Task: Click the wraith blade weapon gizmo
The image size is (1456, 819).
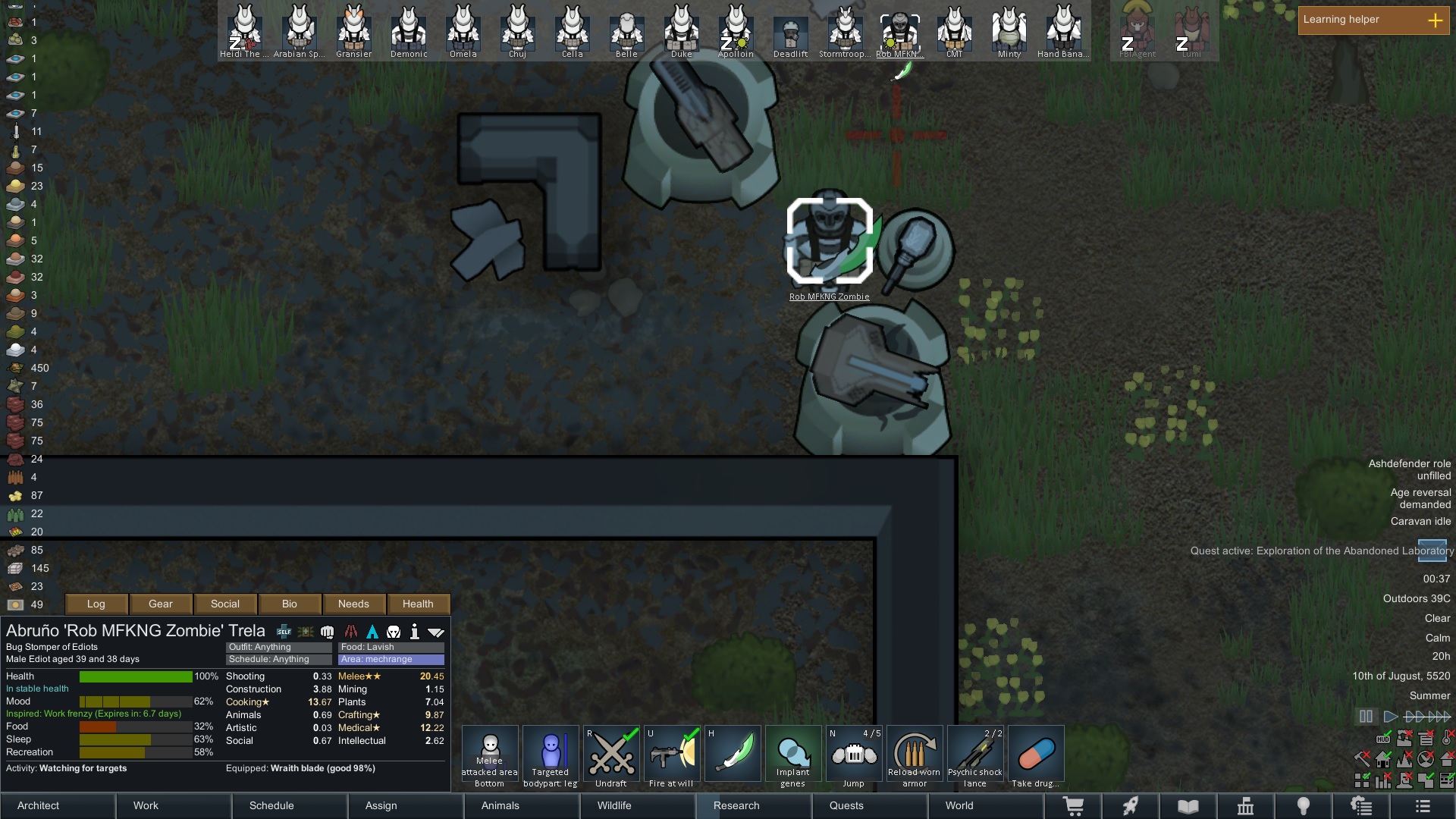Action: tap(733, 753)
